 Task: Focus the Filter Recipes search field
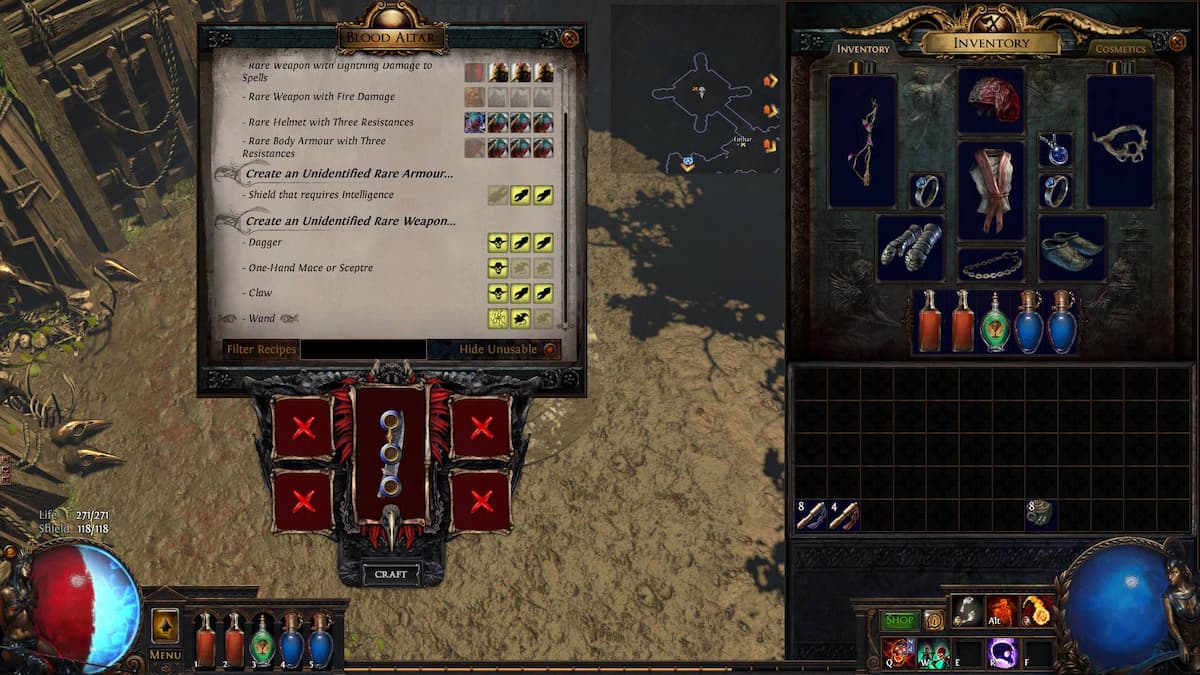(363, 350)
